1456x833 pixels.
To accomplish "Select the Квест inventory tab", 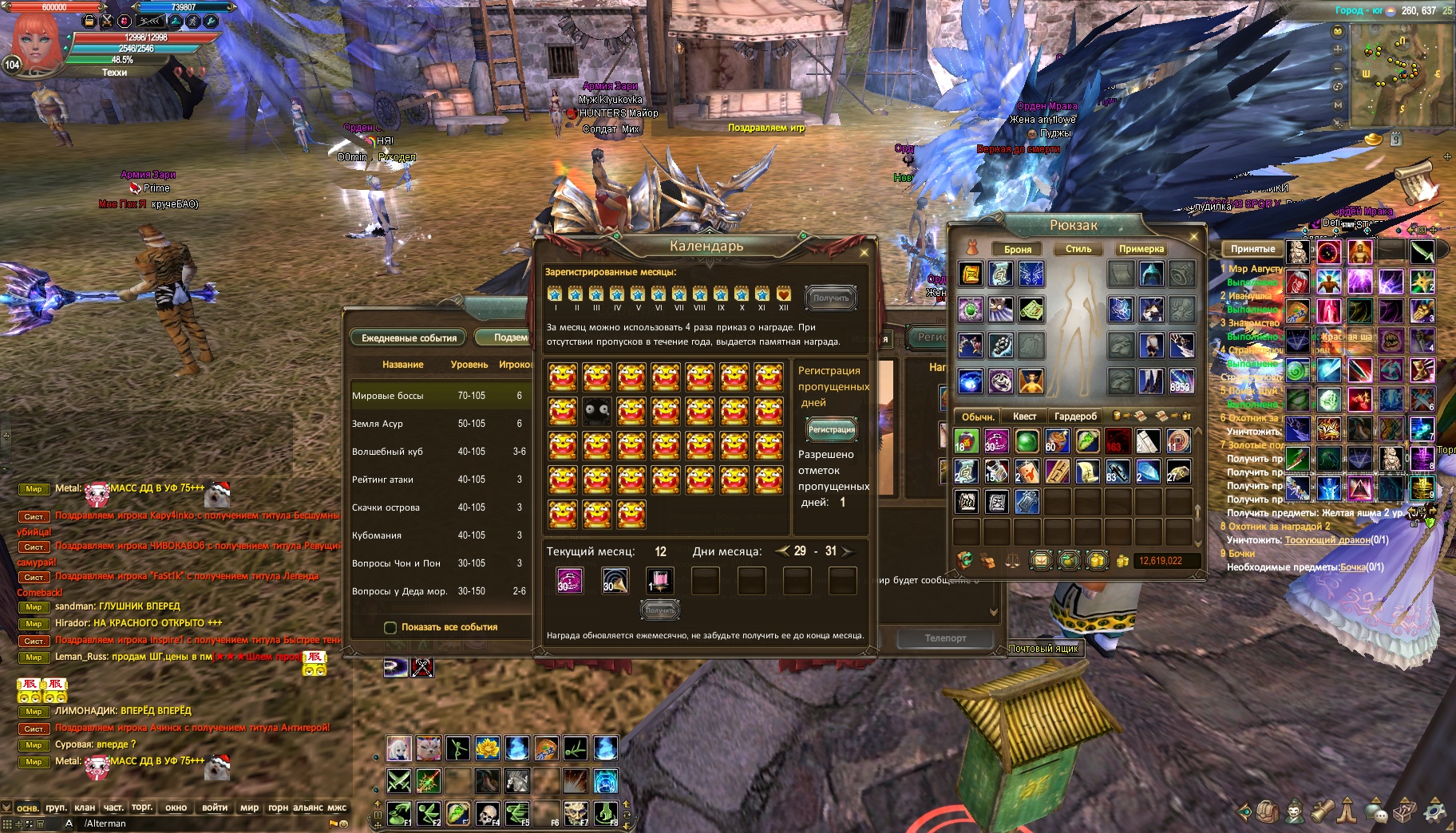I will click(x=1024, y=416).
